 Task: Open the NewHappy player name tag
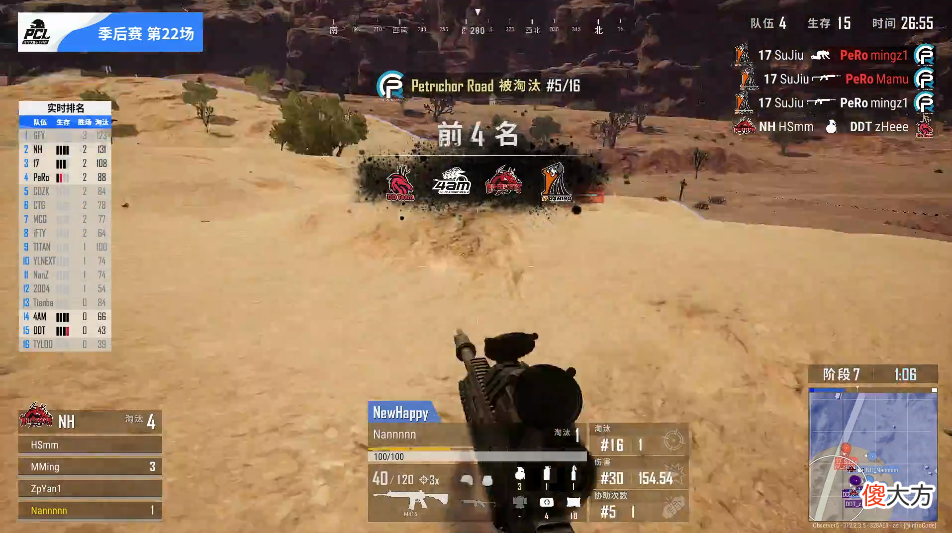pos(400,412)
